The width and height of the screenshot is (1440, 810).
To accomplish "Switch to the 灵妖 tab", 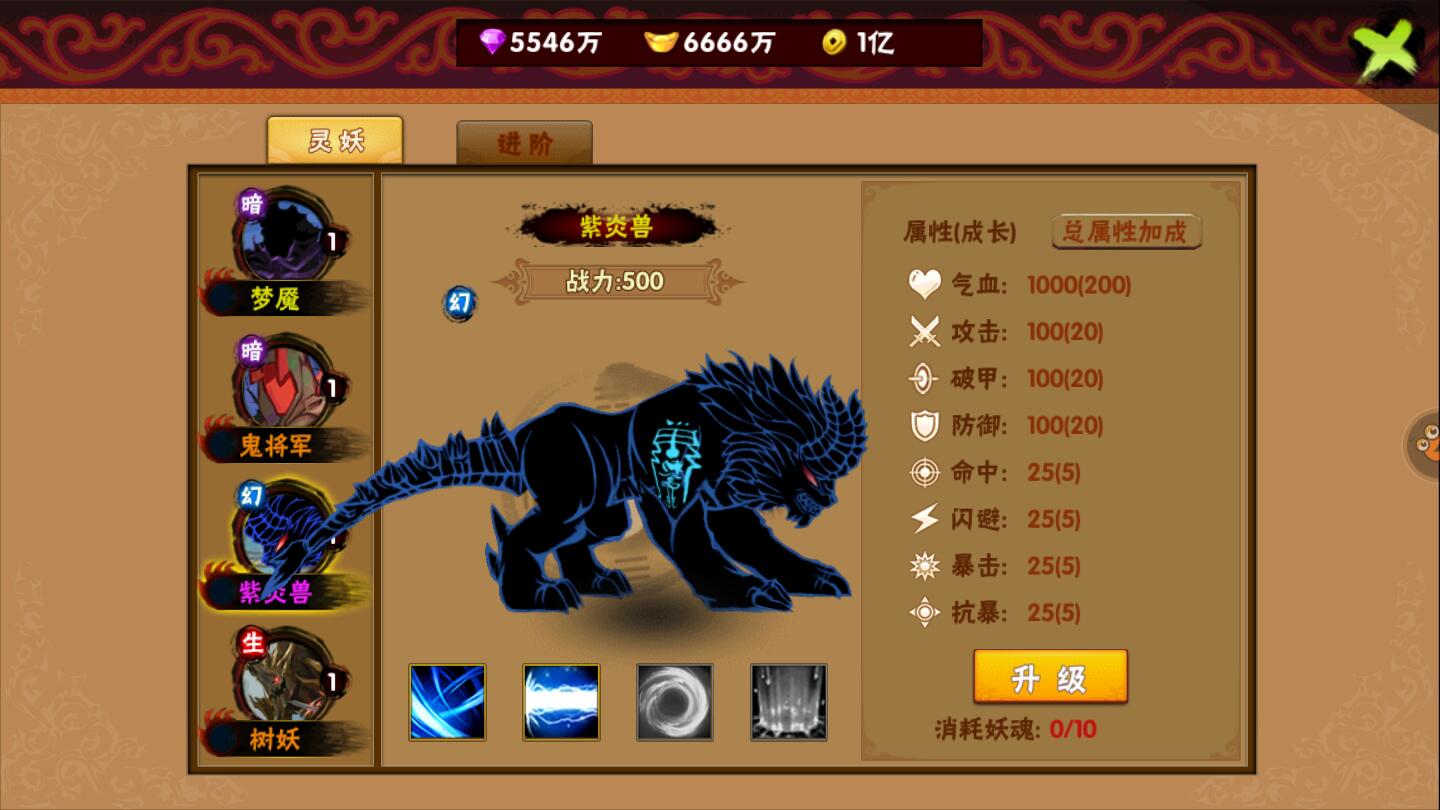I will [335, 141].
